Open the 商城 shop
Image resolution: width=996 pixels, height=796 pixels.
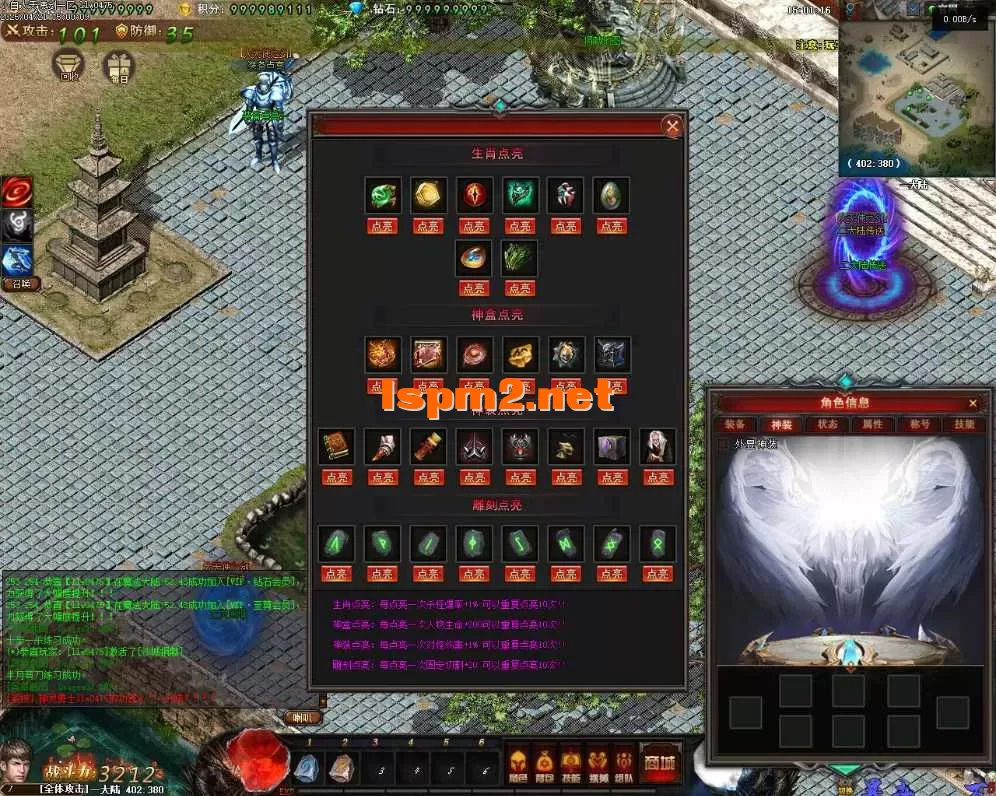point(660,763)
